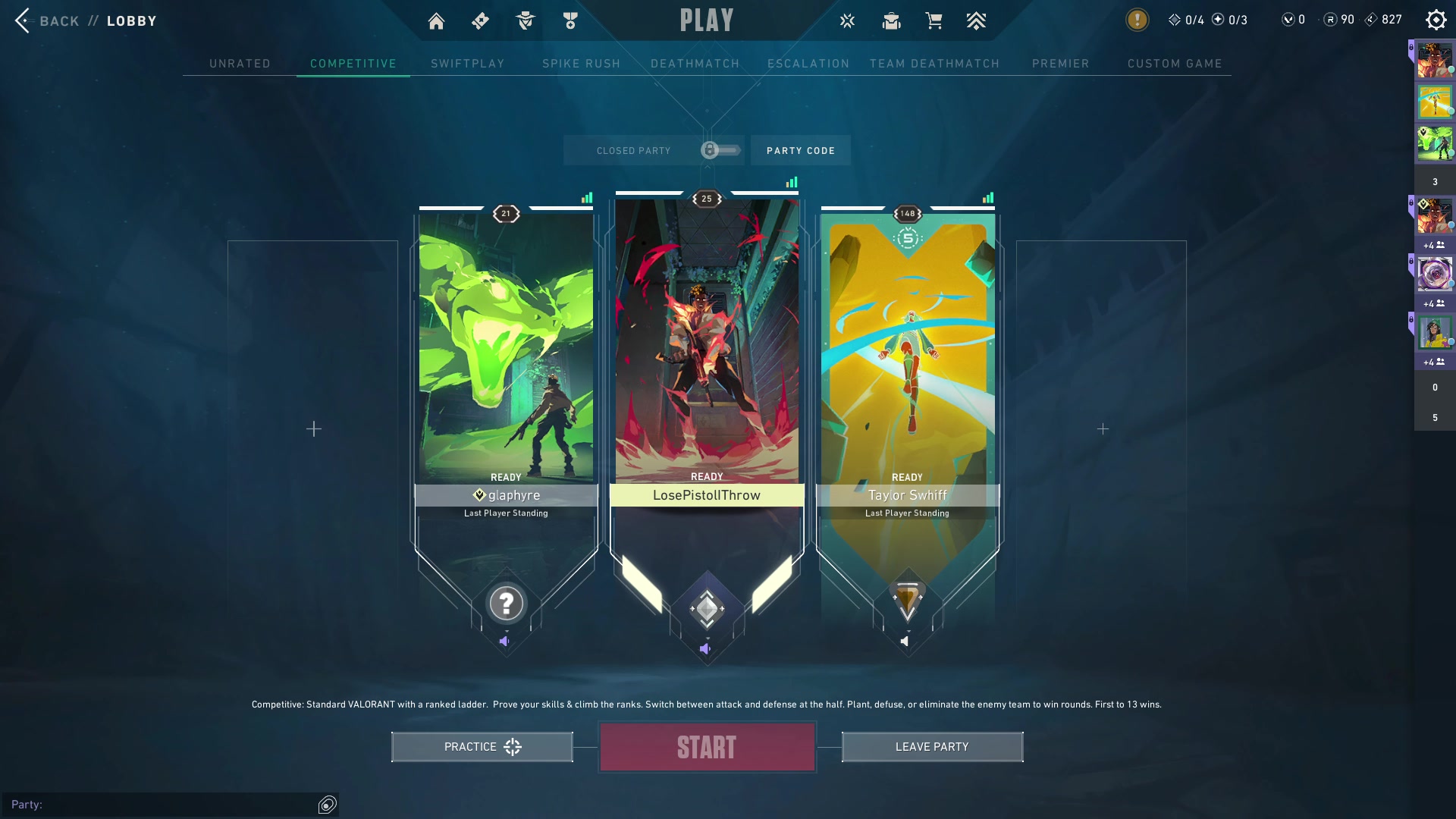Leave the current party
Image resolution: width=1456 pixels, height=819 pixels.
point(932,747)
